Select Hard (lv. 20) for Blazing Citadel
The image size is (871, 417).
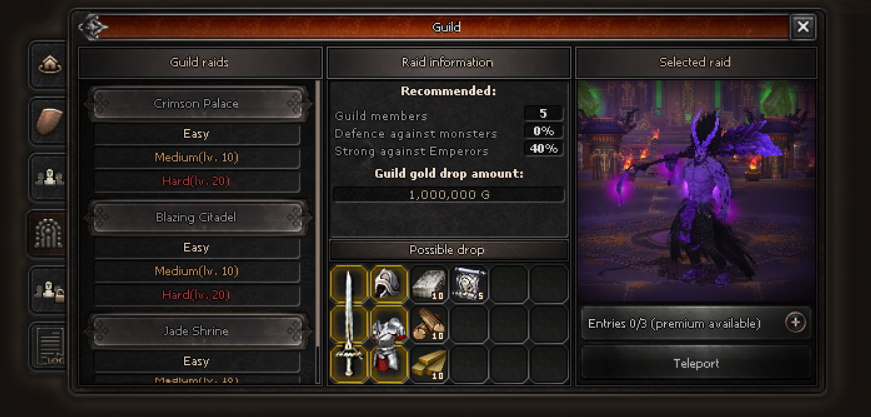(x=196, y=295)
